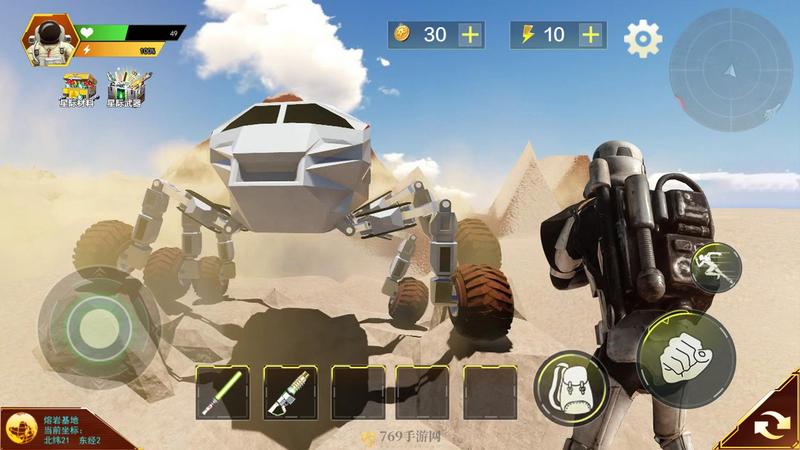Open the 星际材料 materials crate
The image size is (800, 450).
point(75,87)
